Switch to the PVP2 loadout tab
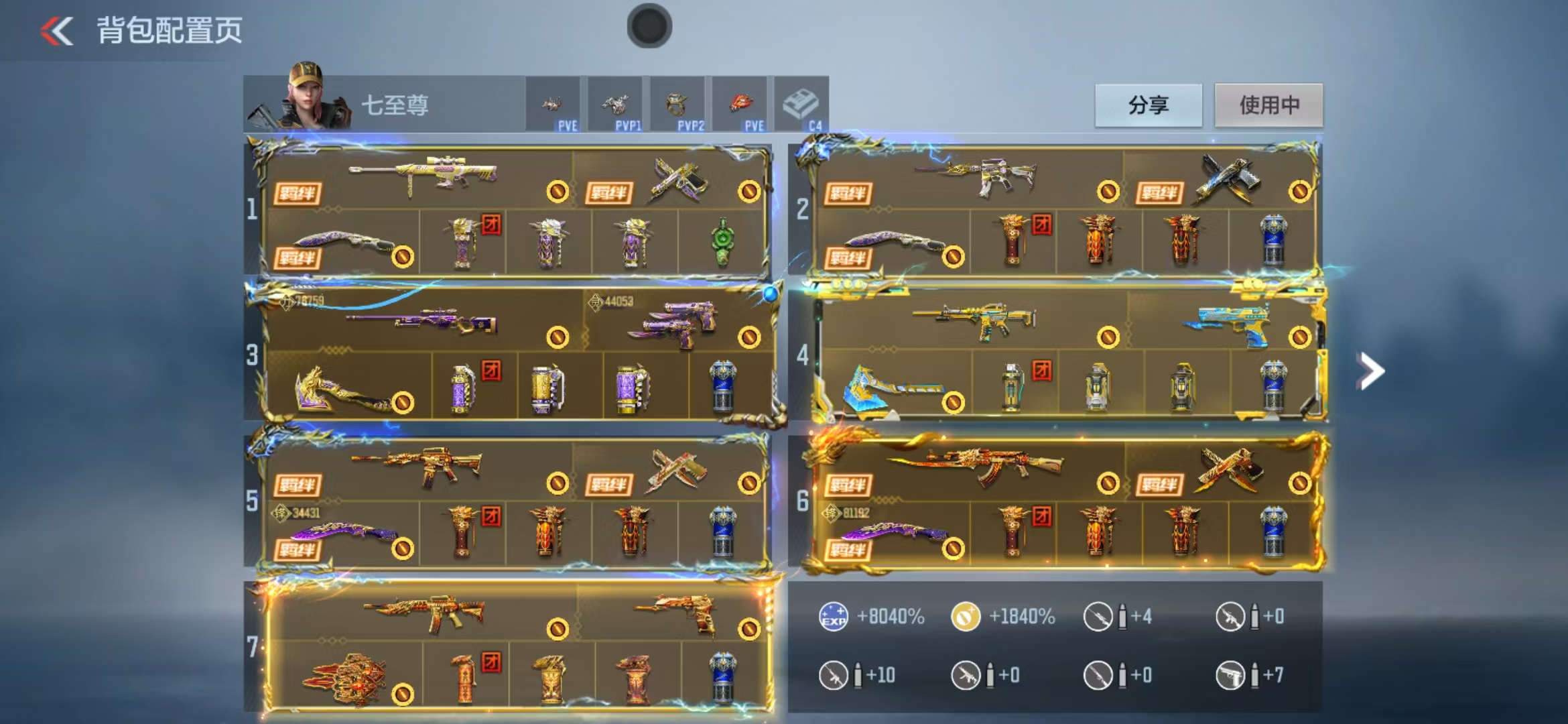Image resolution: width=1568 pixels, height=724 pixels. (677, 106)
